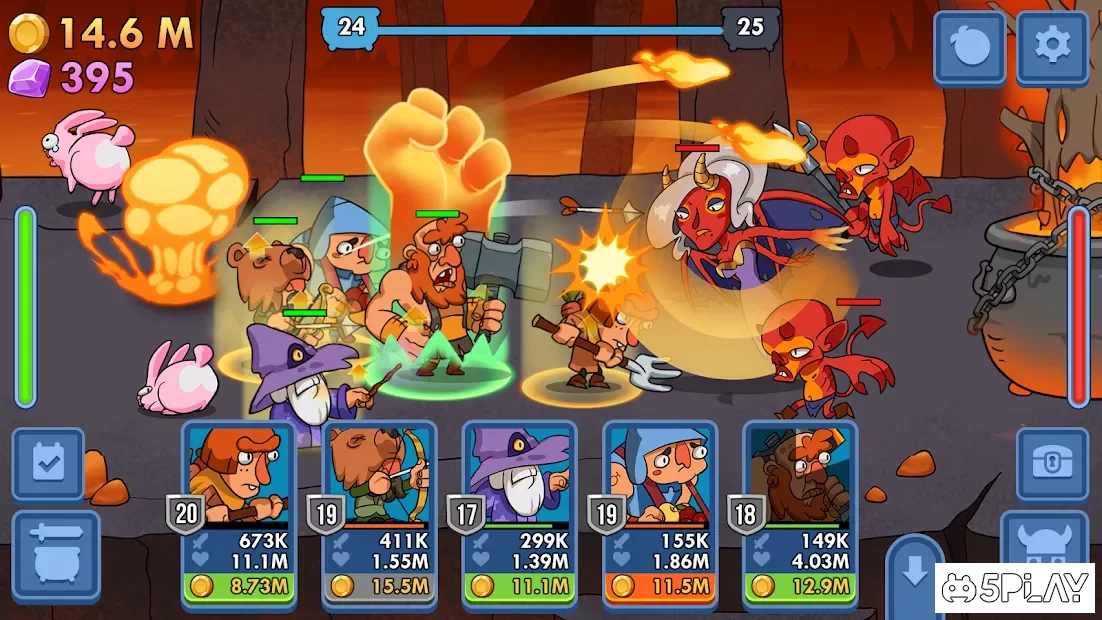Upgrade bear archer for 15.5M gold
The image size is (1102, 620).
pos(379,585)
